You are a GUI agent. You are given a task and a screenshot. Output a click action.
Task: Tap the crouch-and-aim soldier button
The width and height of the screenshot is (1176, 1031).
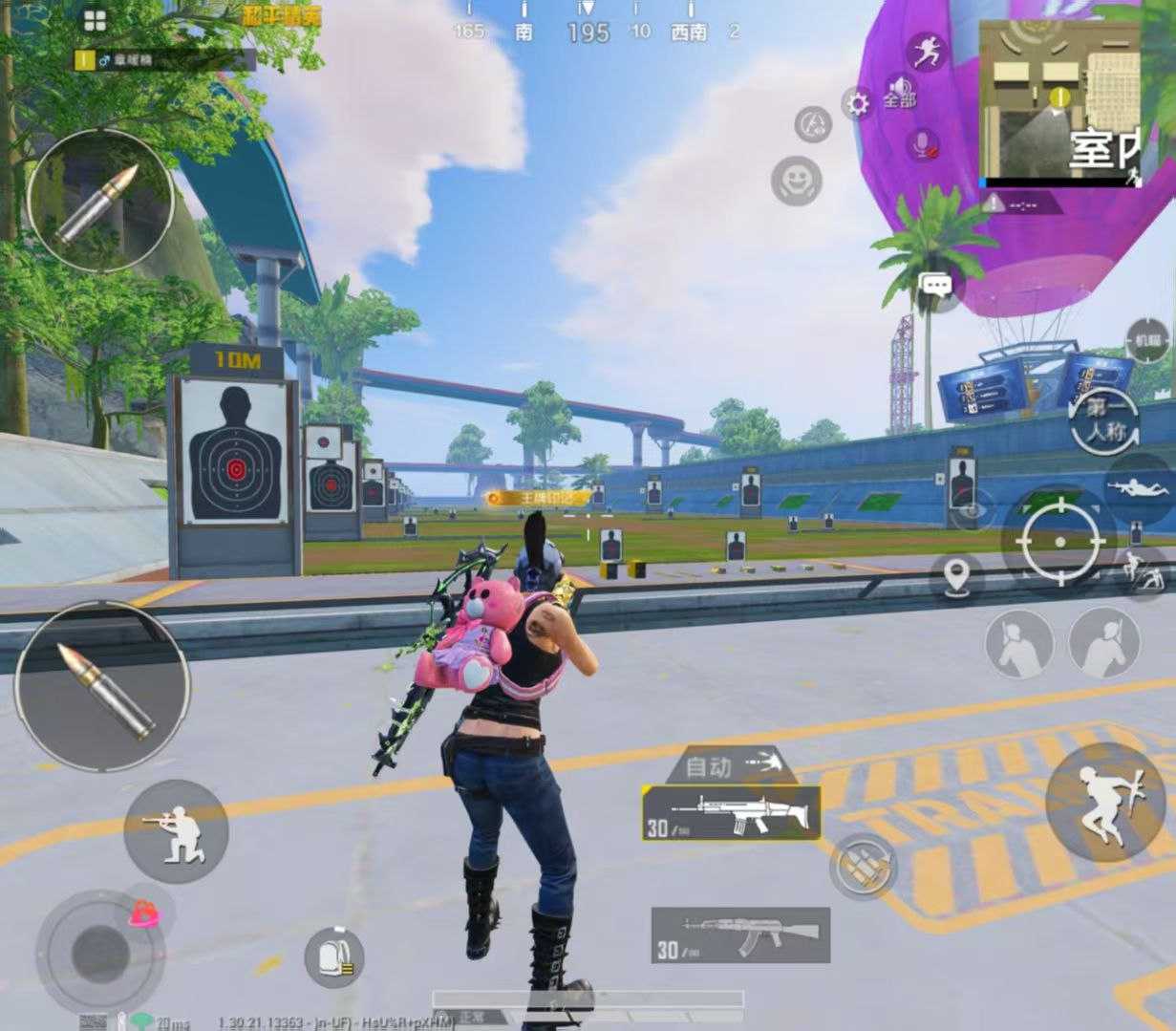tap(176, 830)
